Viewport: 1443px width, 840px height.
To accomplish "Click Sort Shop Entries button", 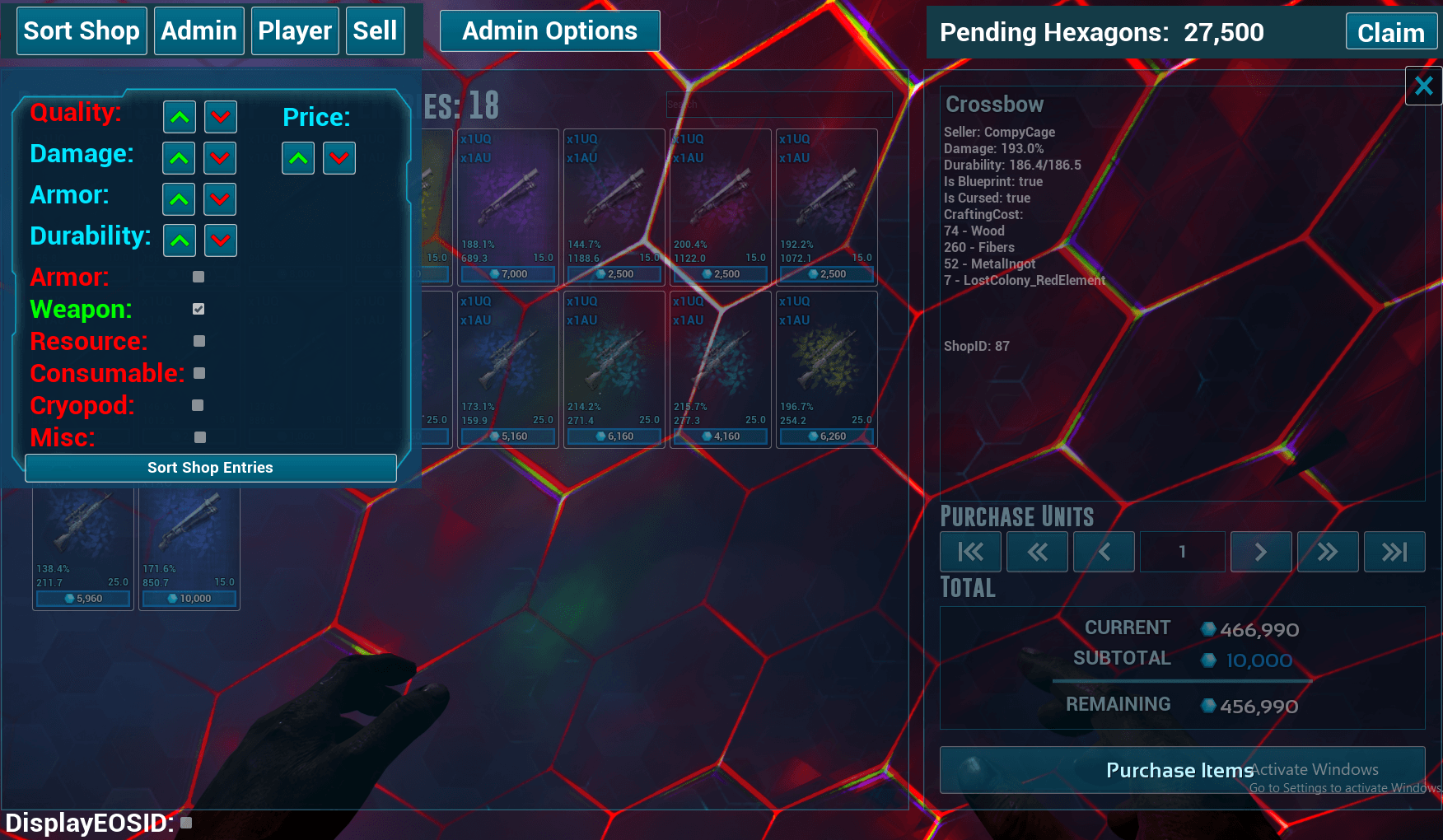I will coord(210,468).
